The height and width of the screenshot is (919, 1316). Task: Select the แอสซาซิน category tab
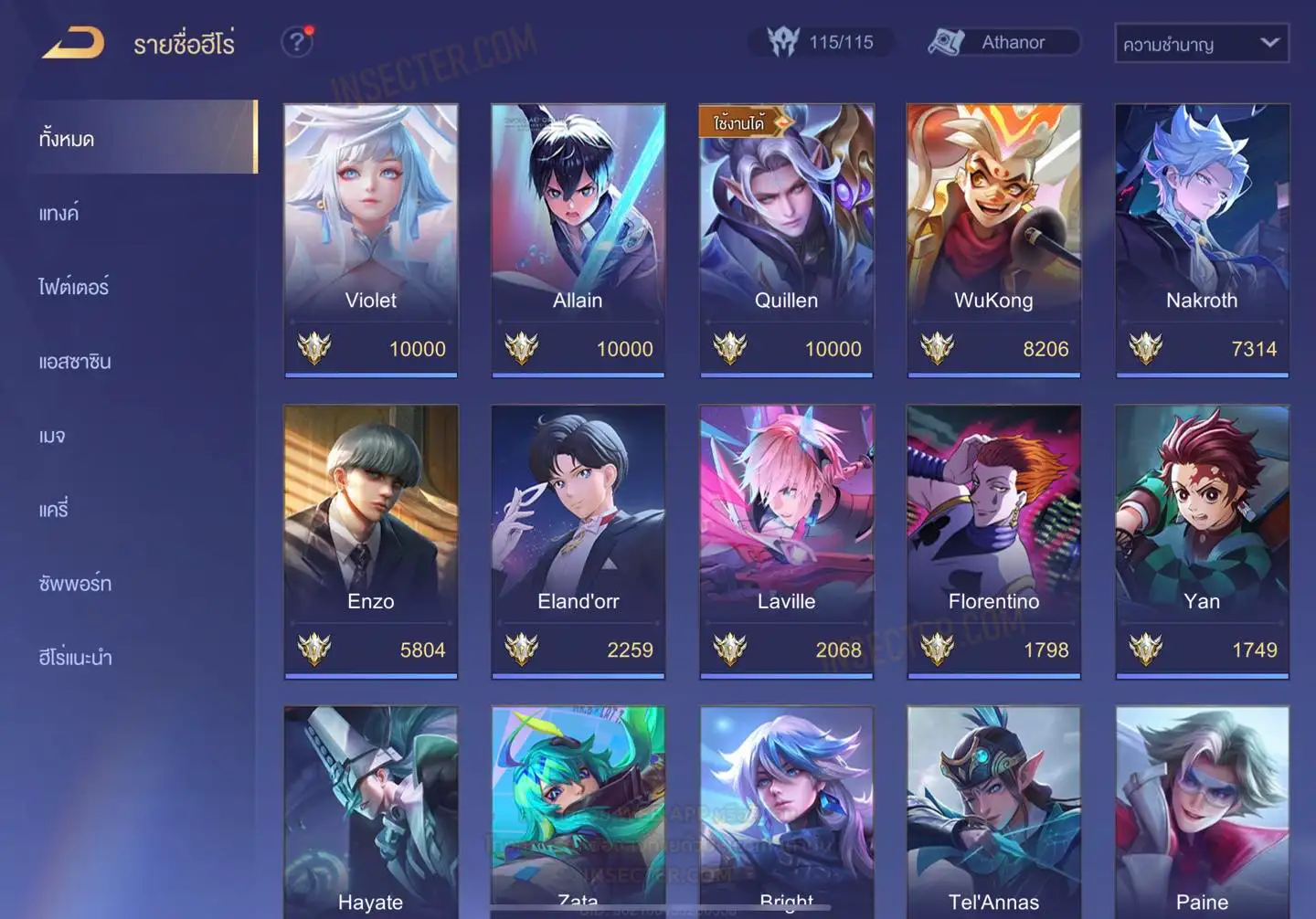[x=75, y=362]
